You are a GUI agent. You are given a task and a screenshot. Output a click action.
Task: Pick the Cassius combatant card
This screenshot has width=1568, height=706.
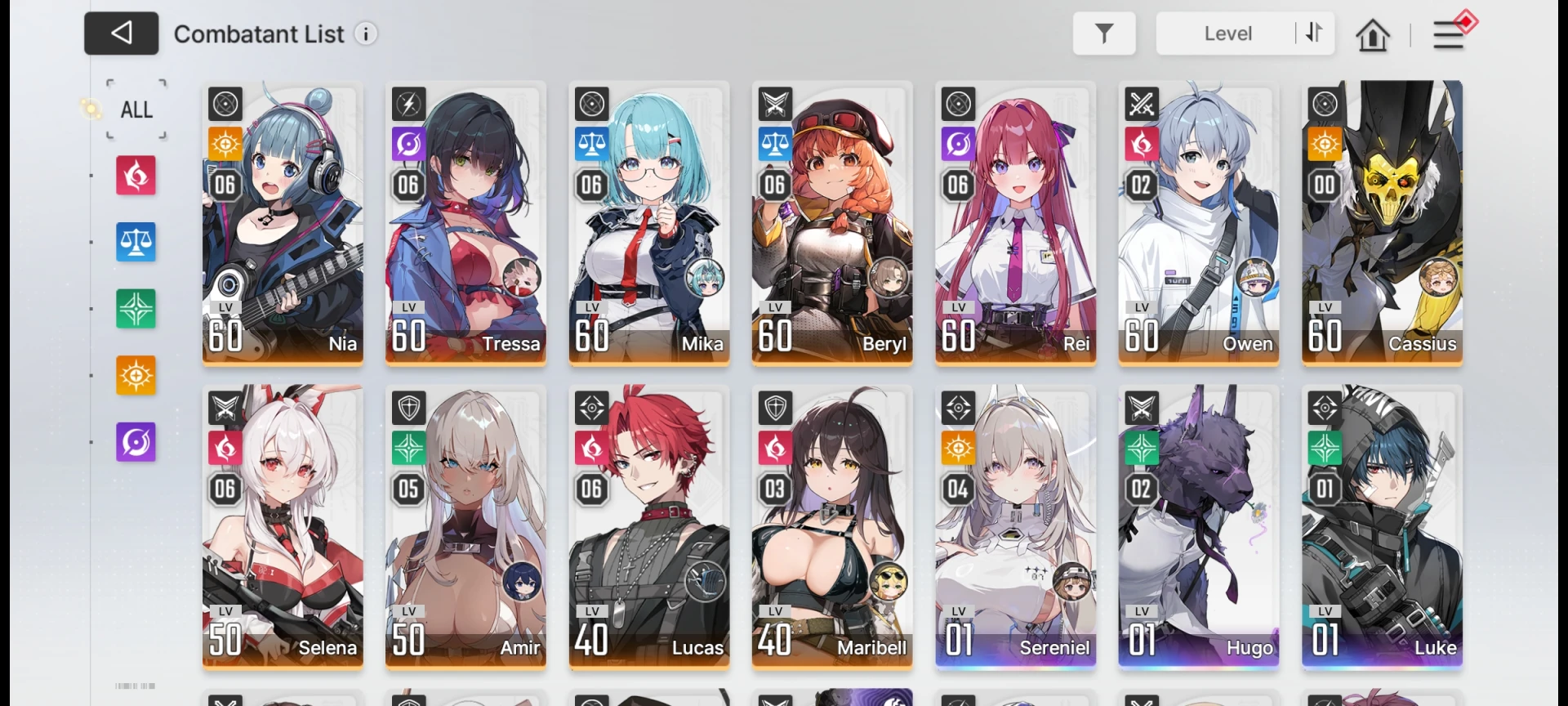click(x=1382, y=222)
